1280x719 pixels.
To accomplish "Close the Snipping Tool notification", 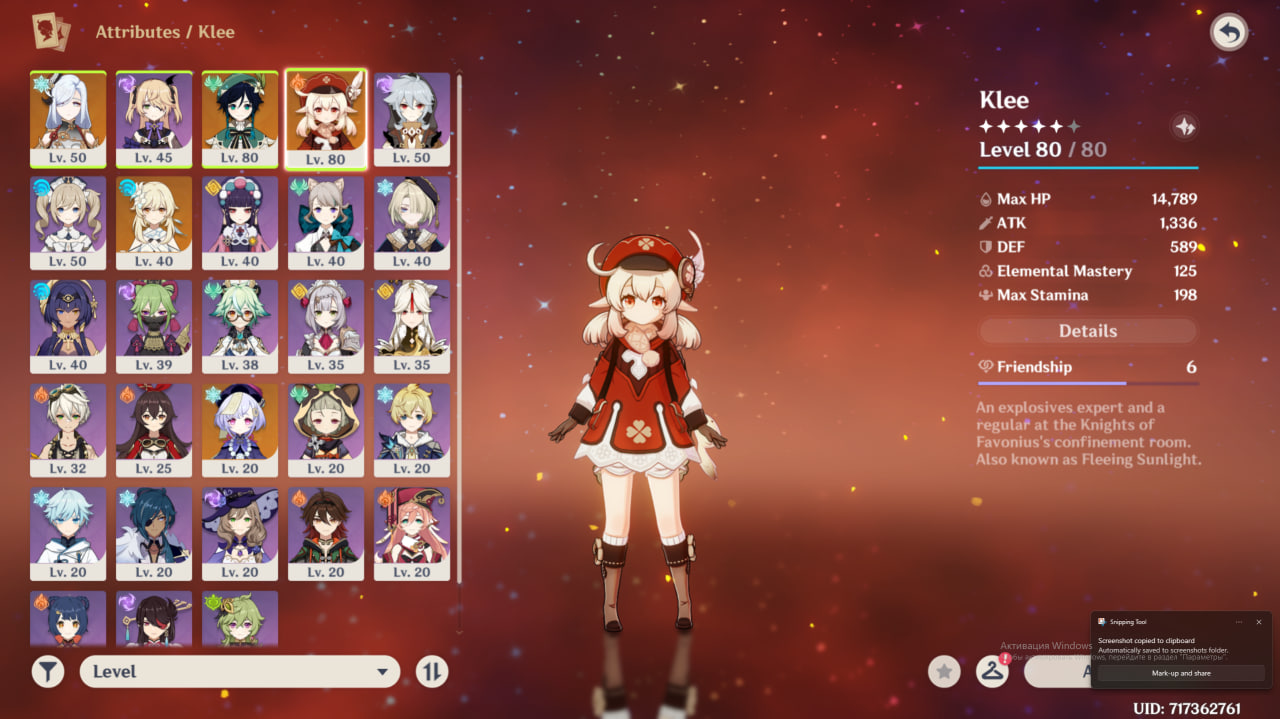I will click(x=1258, y=622).
